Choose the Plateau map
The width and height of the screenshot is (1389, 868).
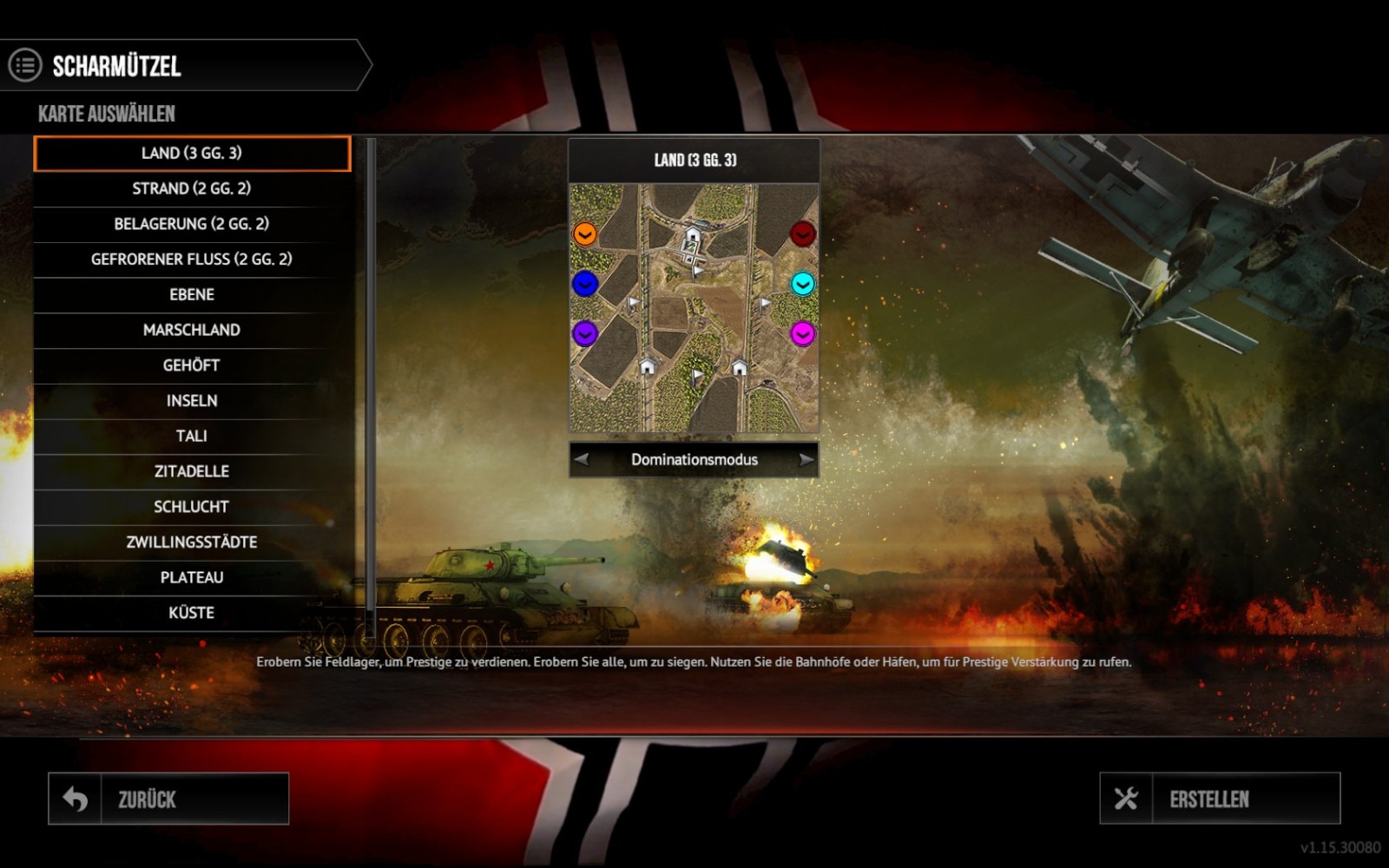(x=192, y=577)
